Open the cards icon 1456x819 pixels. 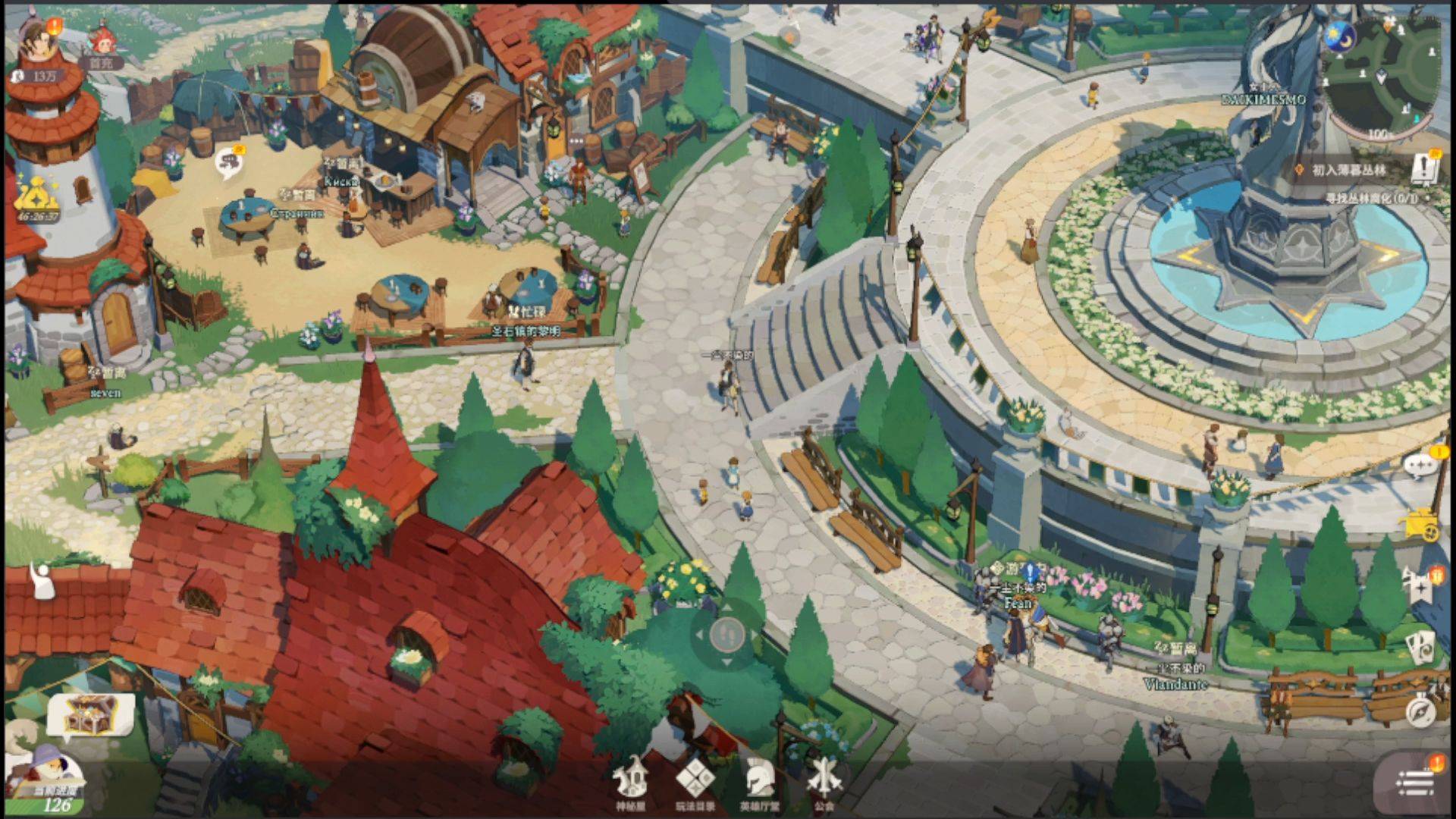tap(1421, 647)
